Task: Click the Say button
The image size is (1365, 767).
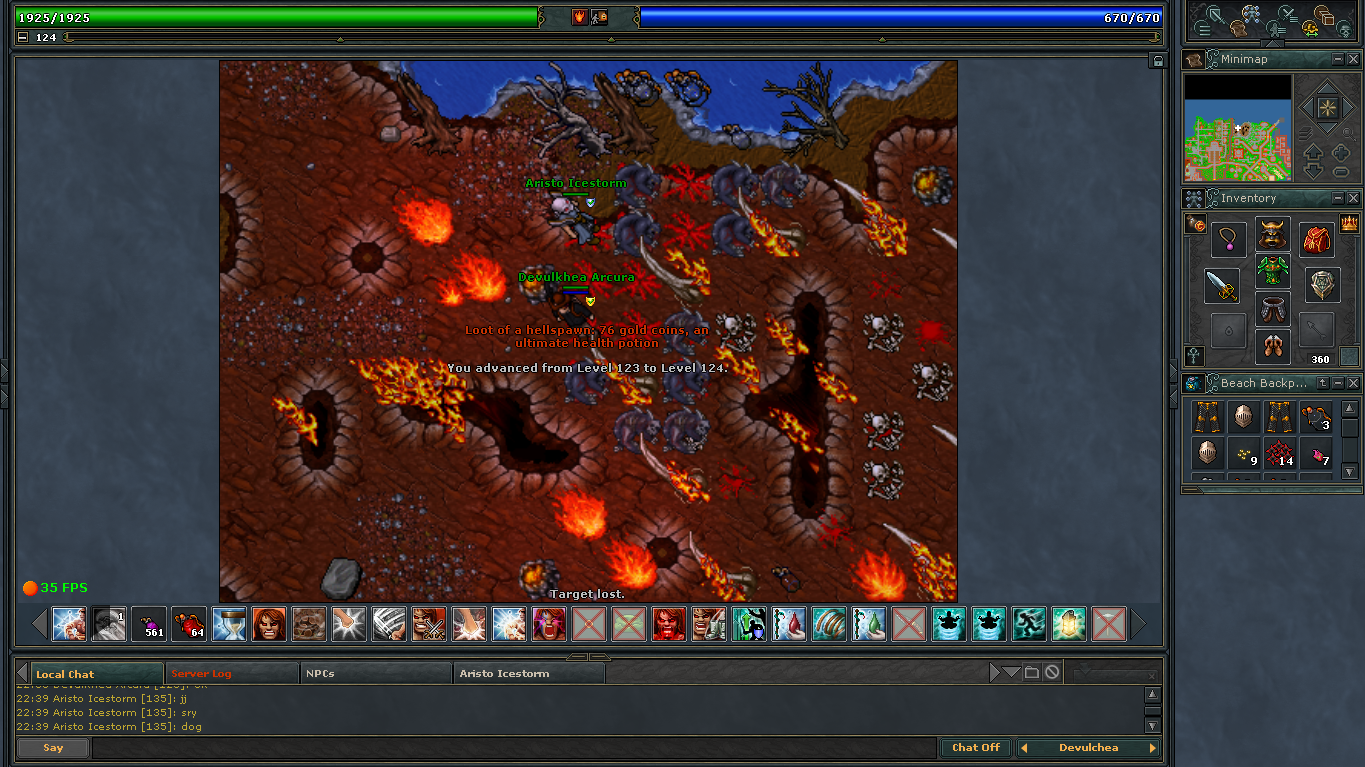Action: click(53, 748)
